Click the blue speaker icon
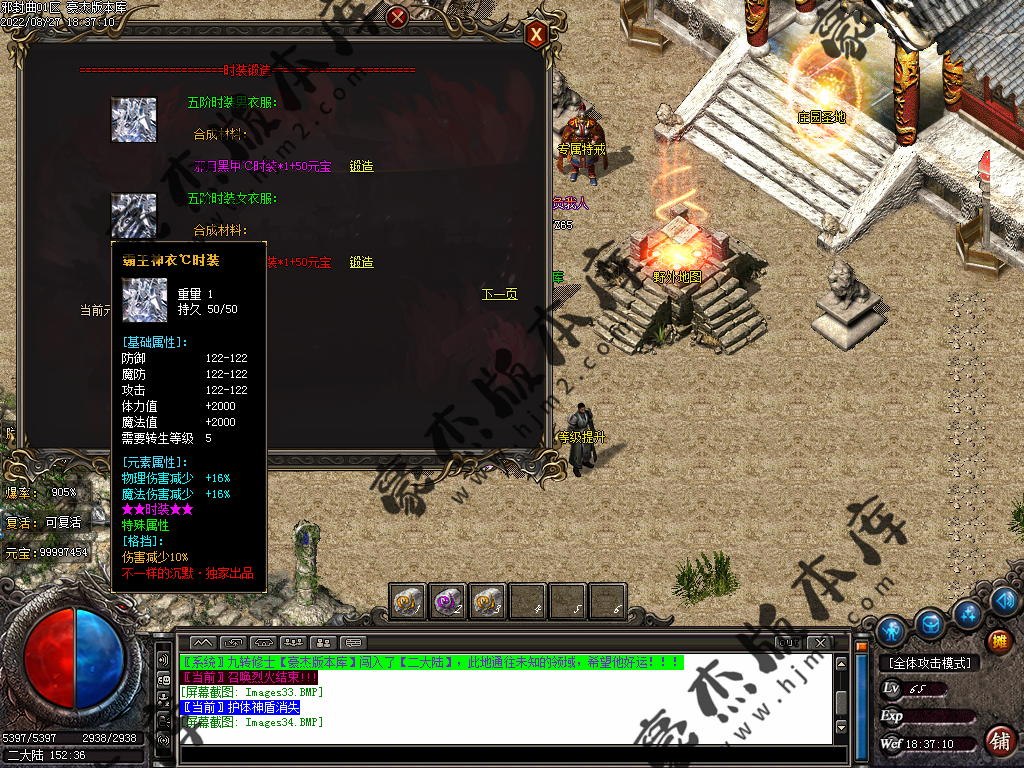 coord(1006,600)
